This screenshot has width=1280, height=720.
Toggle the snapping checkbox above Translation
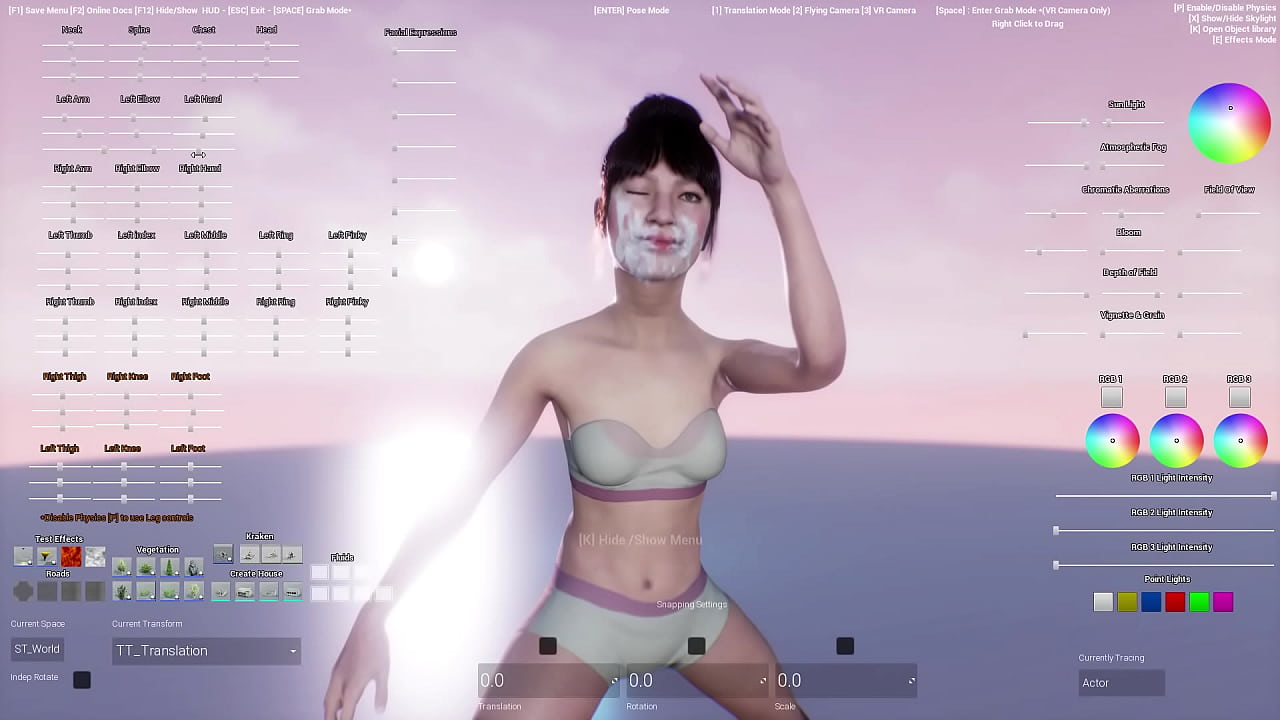547,646
